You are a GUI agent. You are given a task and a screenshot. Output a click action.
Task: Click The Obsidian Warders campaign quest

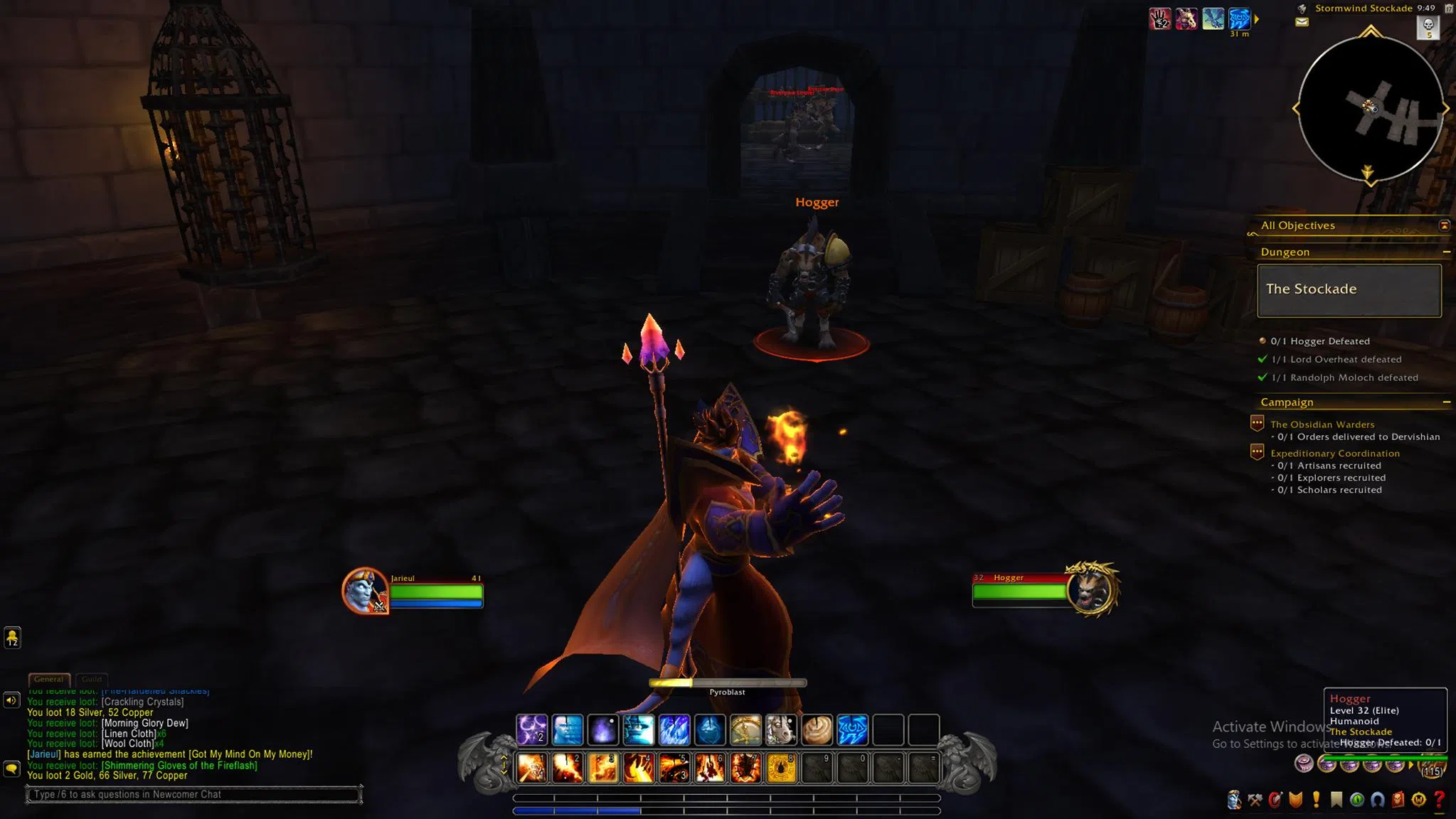pyautogui.click(x=1322, y=424)
